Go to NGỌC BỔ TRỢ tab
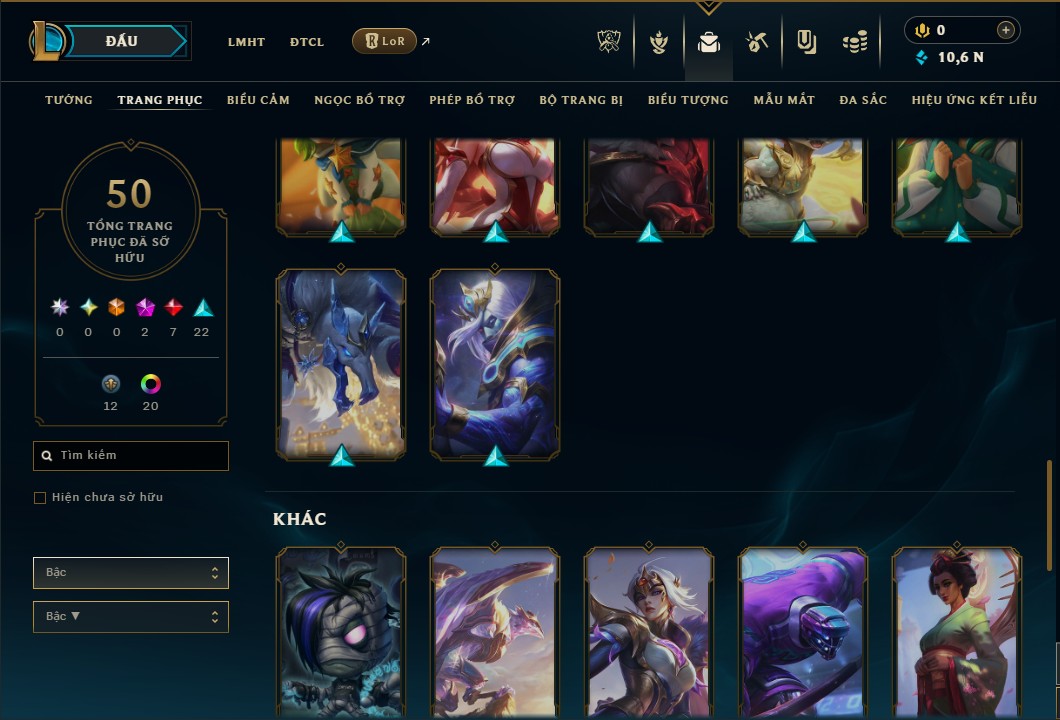 [x=359, y=100]
